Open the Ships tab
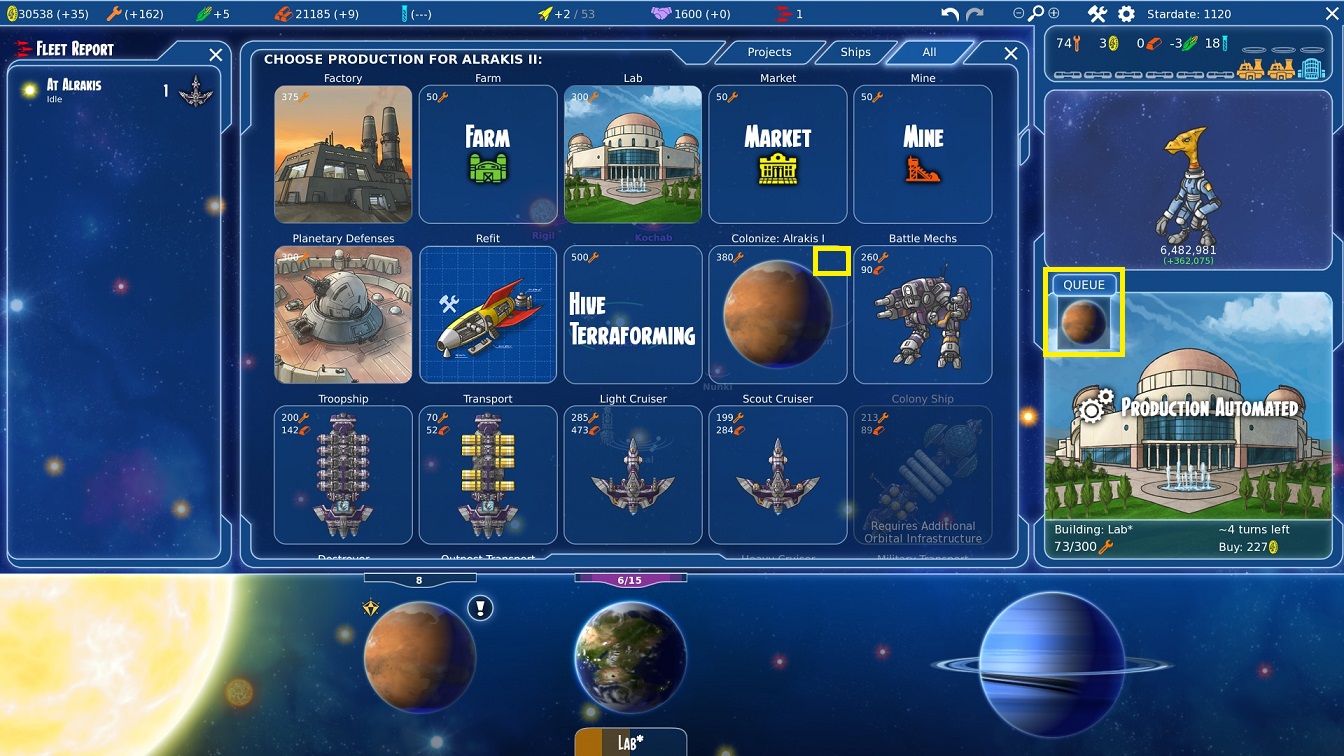This screenshot has width=1344, height=756. click(855, 52)
